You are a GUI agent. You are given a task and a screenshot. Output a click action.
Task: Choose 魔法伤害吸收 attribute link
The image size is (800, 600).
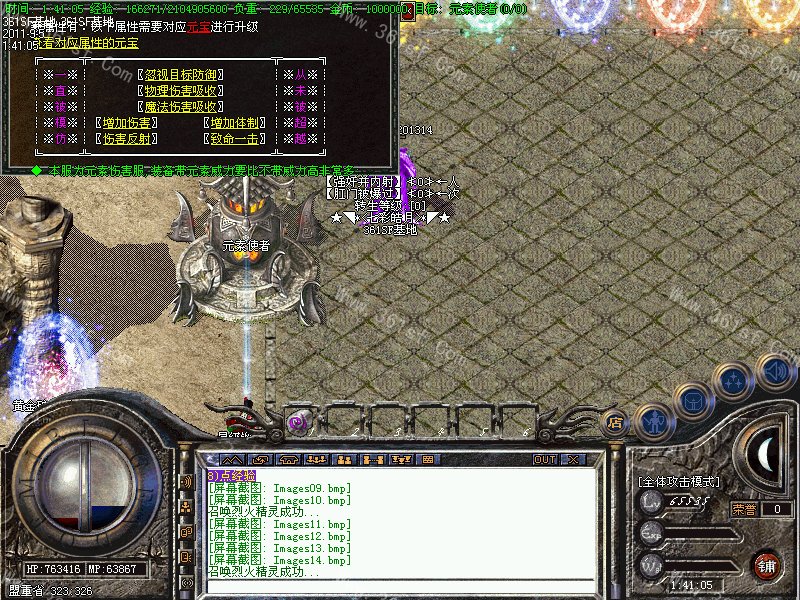pyautogui.click(x=181, y=107)
